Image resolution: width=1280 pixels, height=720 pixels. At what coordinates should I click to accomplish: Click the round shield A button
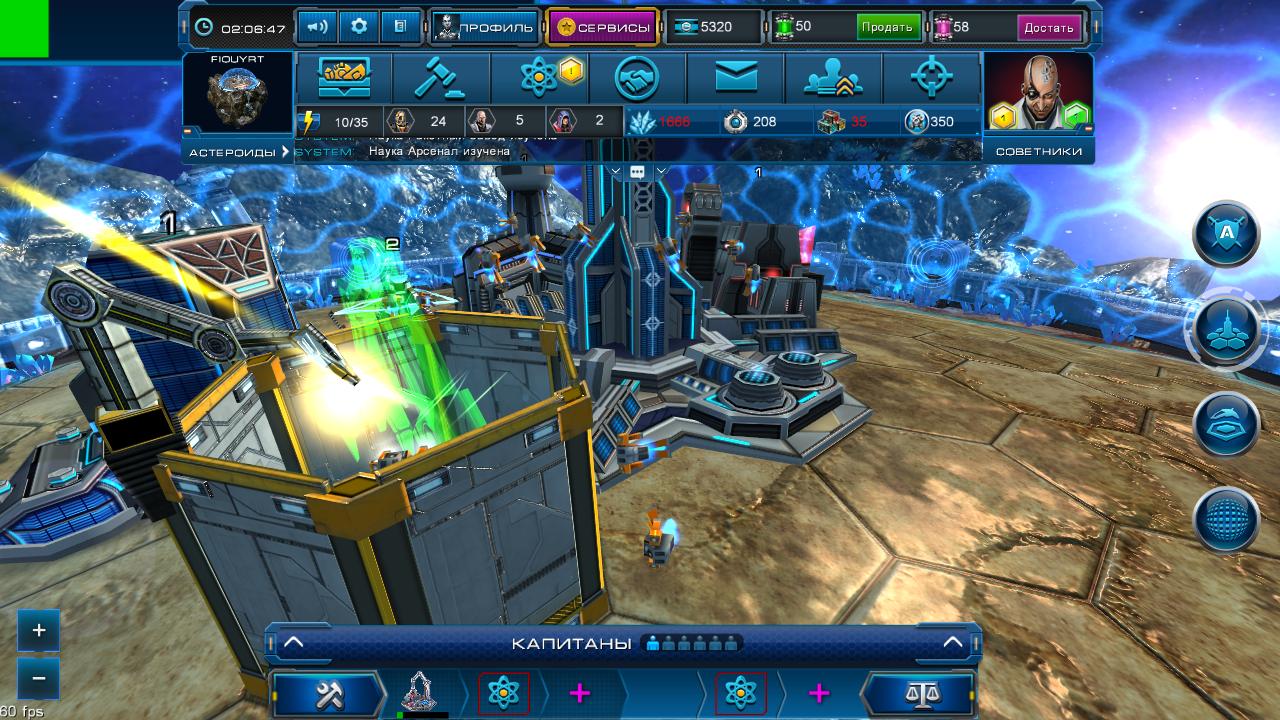(1226, 234)
